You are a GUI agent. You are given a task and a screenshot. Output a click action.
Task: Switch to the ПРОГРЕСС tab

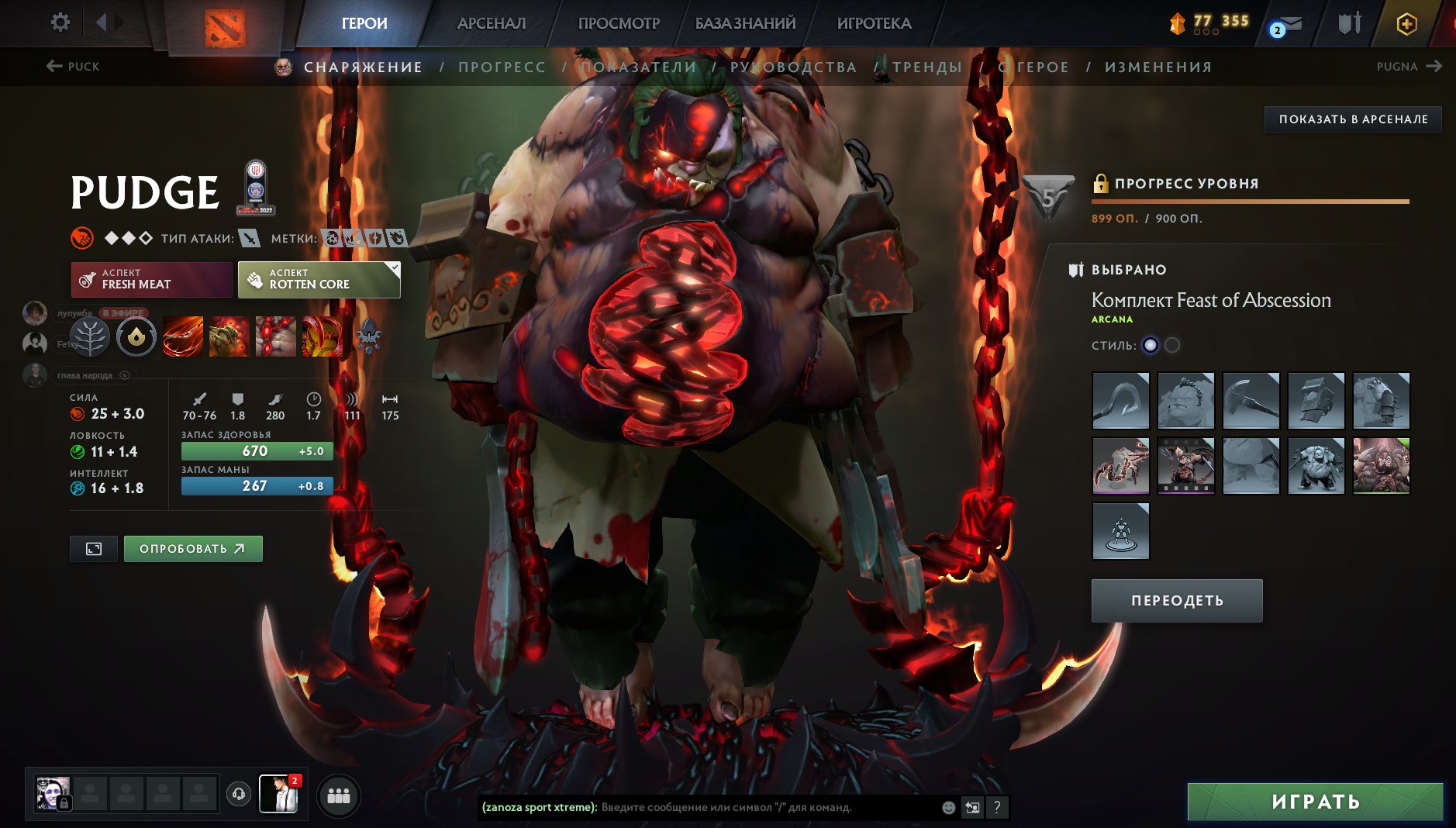(x=502, y=67)
